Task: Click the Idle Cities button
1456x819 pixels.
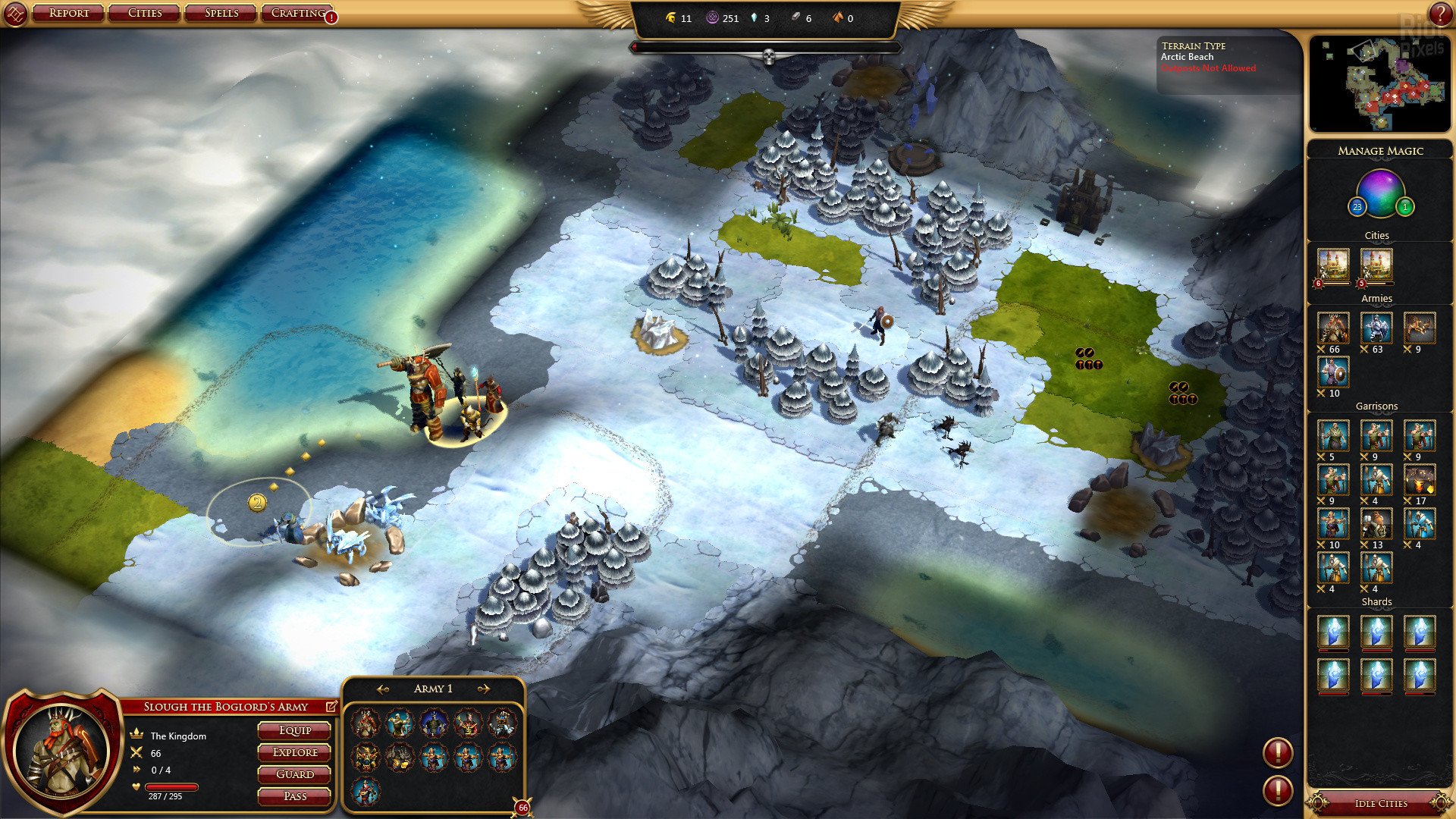Action: (x=1380, y=803)
